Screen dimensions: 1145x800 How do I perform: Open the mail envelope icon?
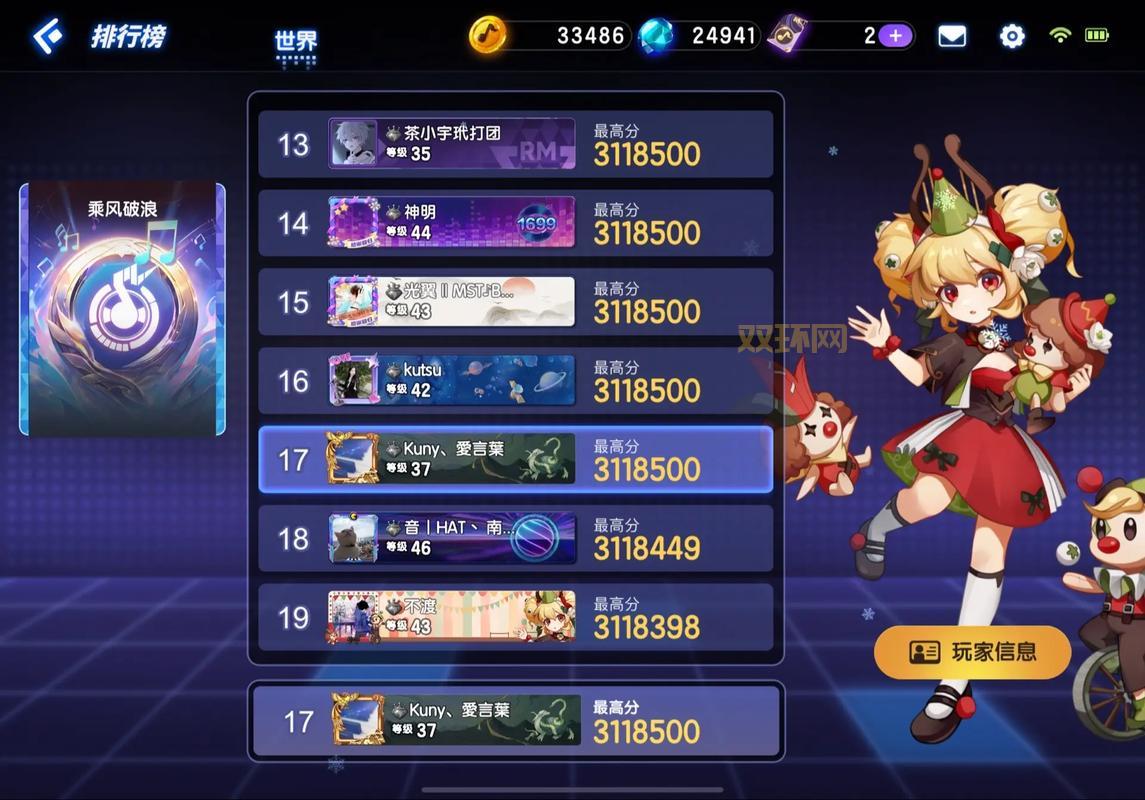point(952,37)
